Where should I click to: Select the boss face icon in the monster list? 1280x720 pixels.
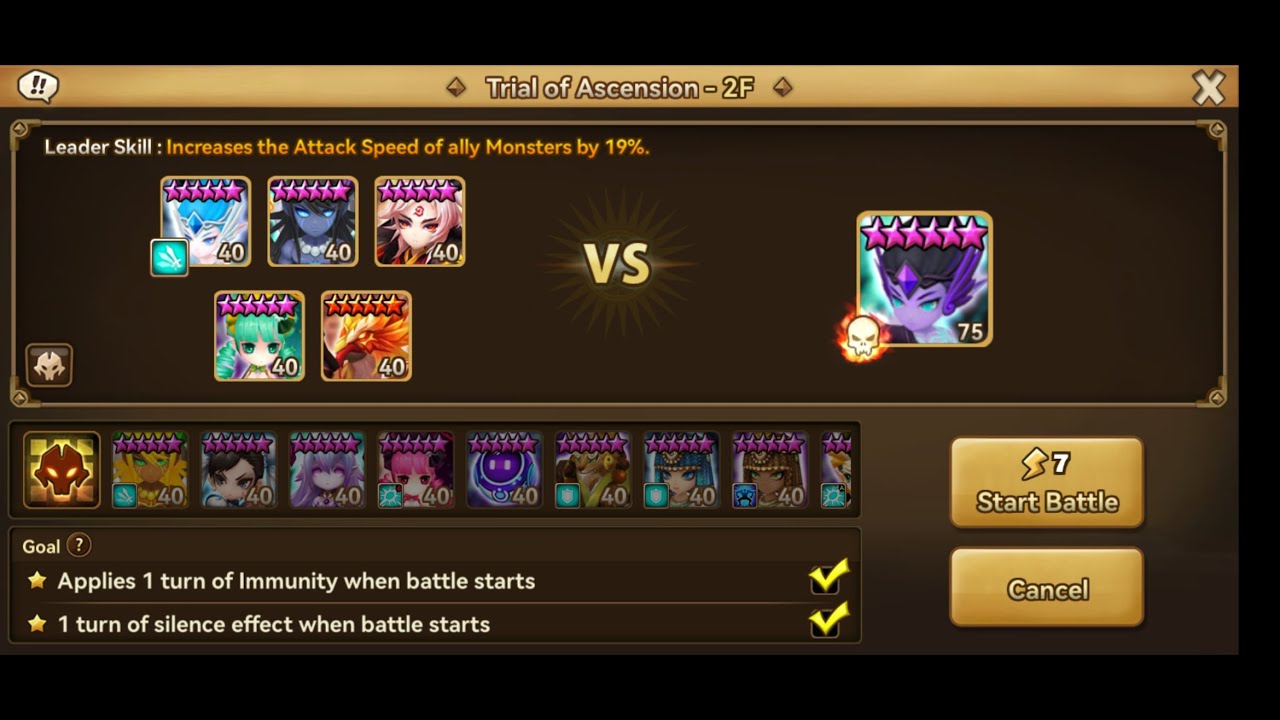pos(60,470)
